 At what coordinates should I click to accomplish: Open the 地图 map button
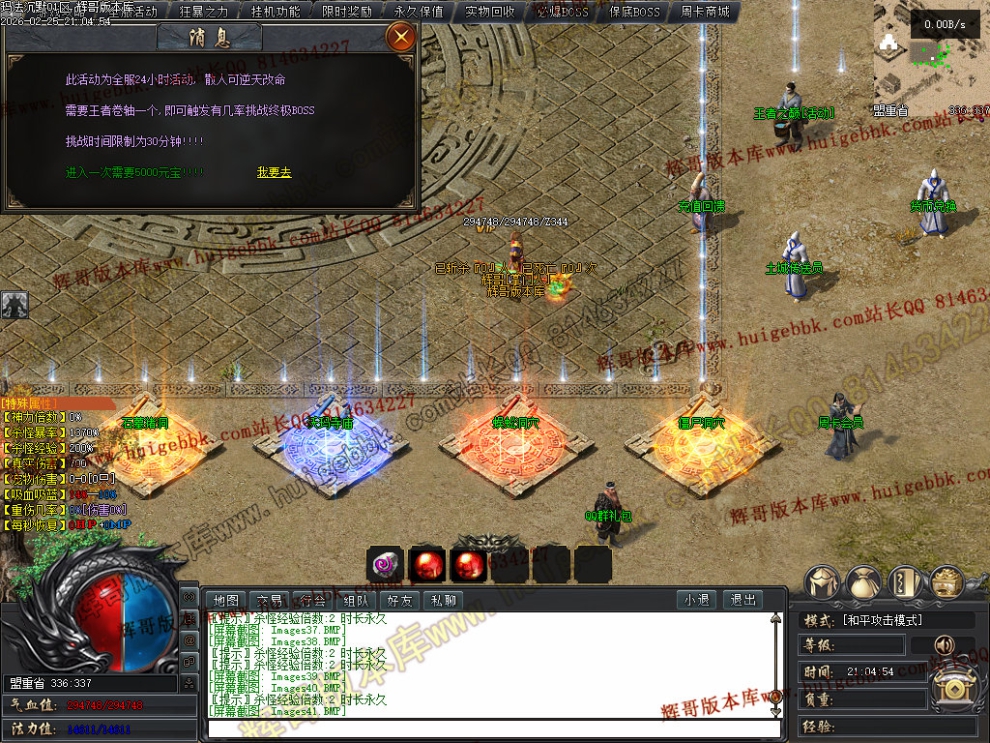227,601
